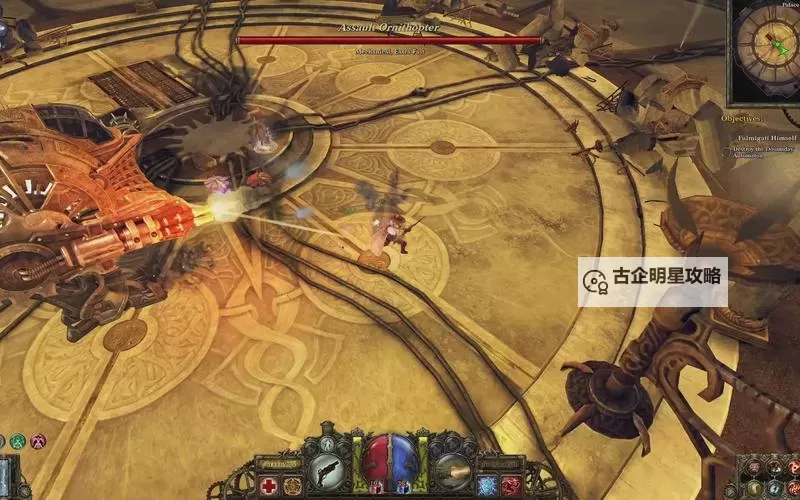Use the red cross healing slot
This screenshot has height=500, width=800.
point(269,486)
